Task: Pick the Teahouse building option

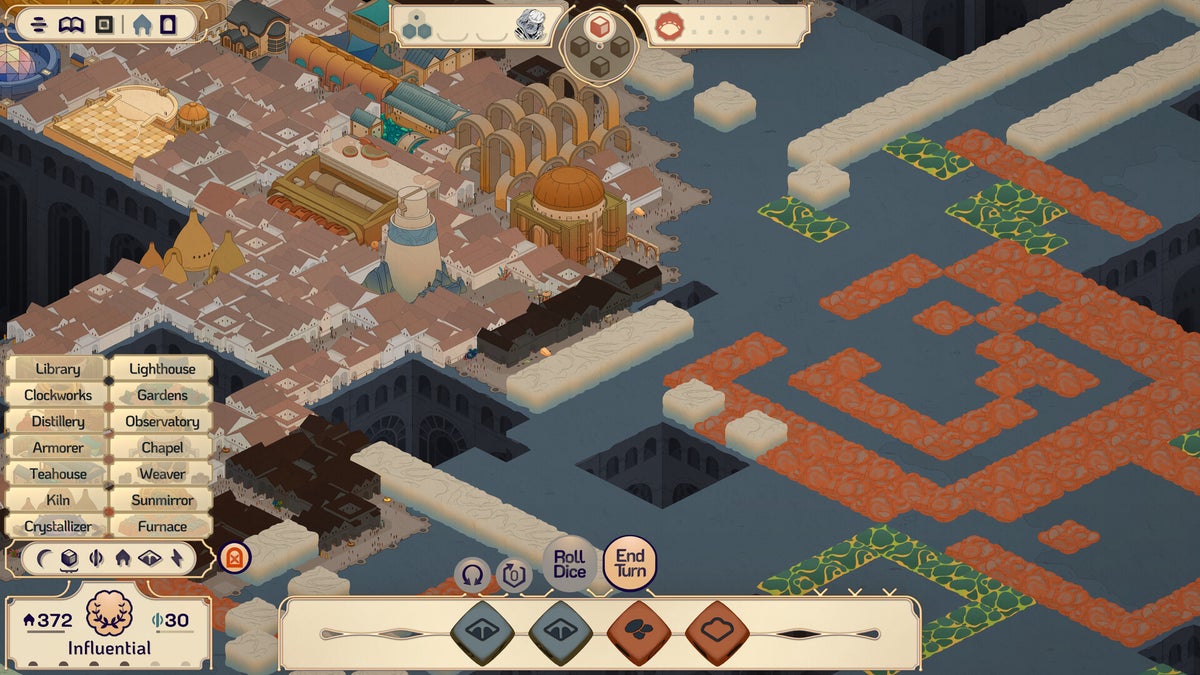Action: pyautogui.click(x=58, y=474)
